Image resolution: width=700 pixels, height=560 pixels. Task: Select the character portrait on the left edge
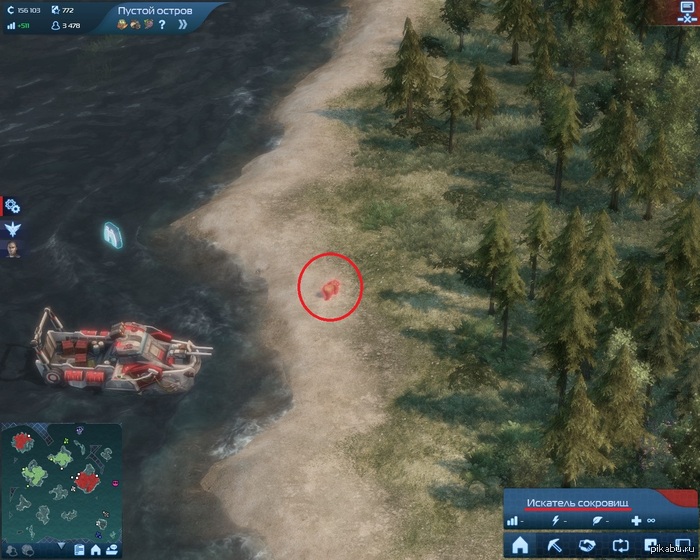pos(13,249)
